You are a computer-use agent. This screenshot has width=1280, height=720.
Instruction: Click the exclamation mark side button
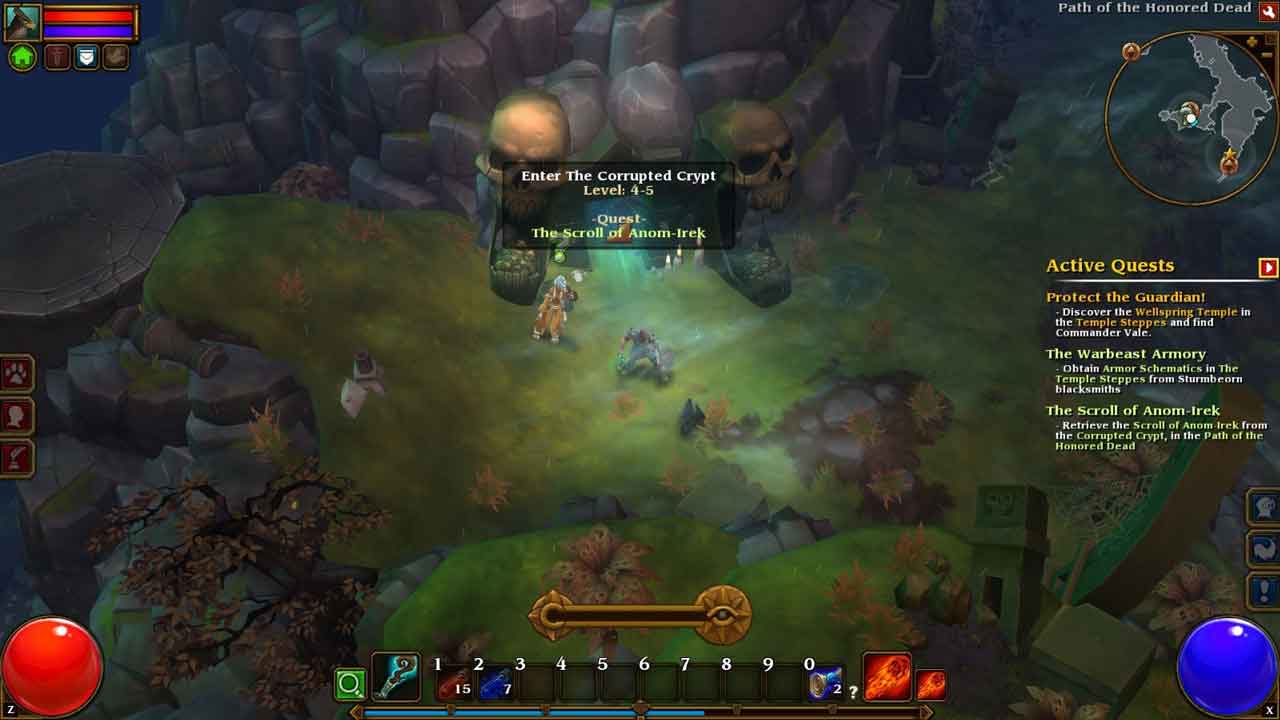pyautogui.click(x=1263, y=590)
